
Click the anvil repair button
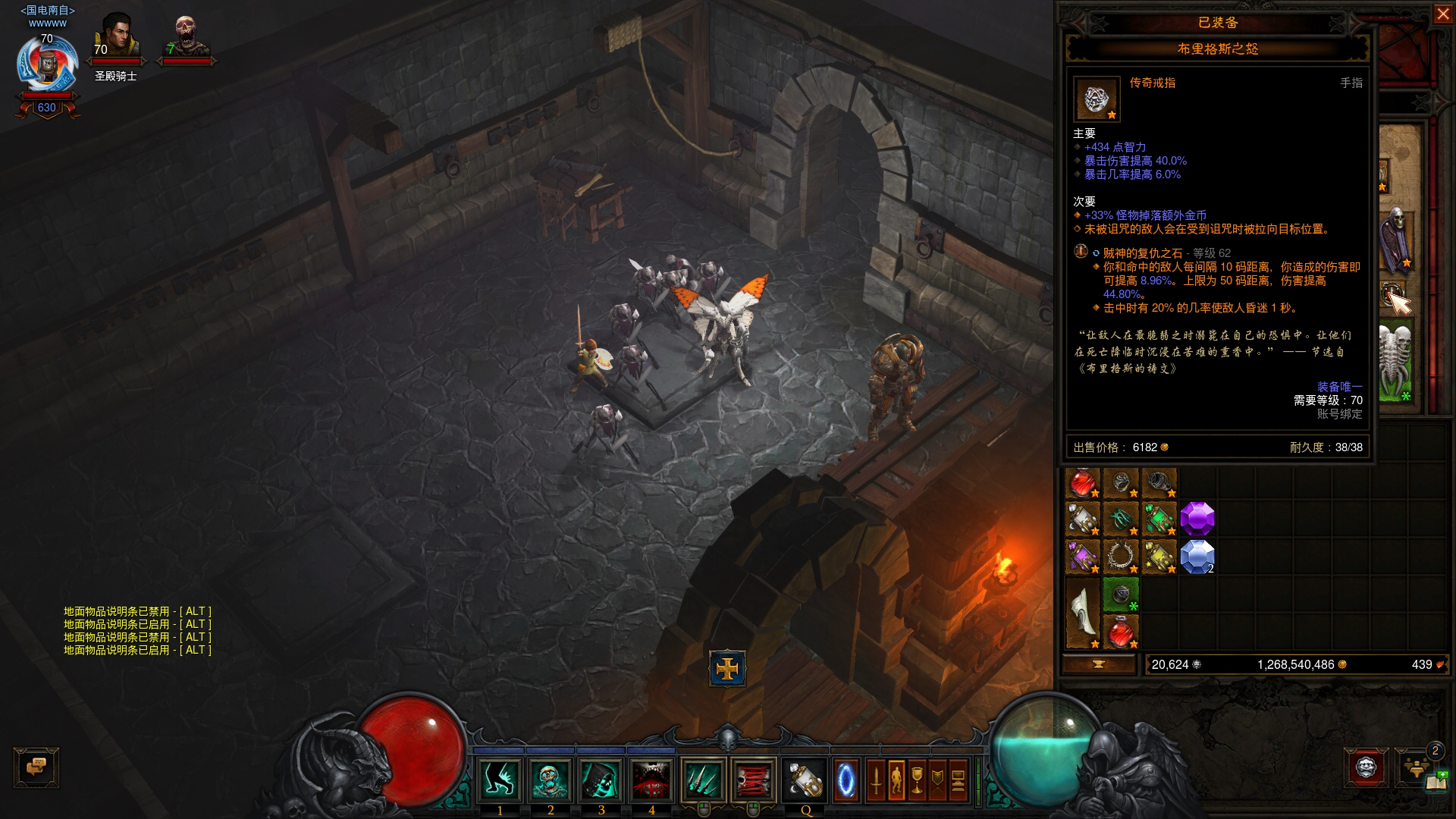coord(1098,664)
